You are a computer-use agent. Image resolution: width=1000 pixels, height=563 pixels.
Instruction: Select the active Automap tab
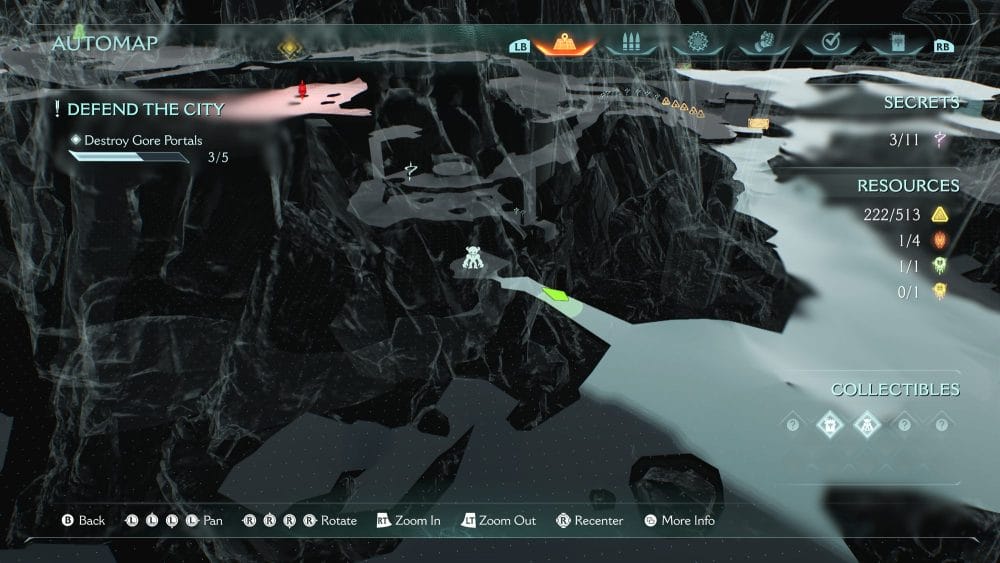[565, 44]
